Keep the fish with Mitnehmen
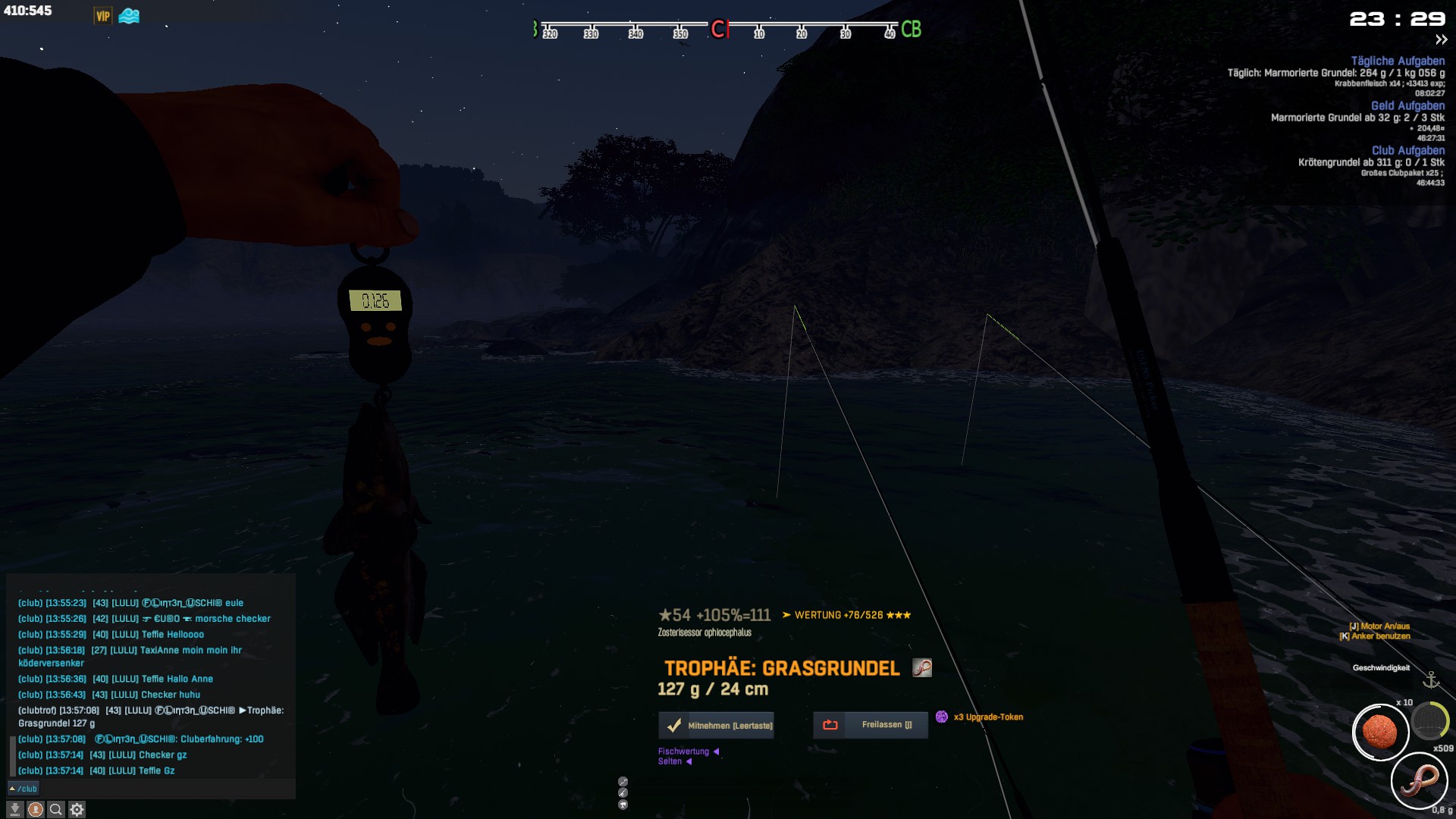1456x819 pixels. click(x=716, y=725)
